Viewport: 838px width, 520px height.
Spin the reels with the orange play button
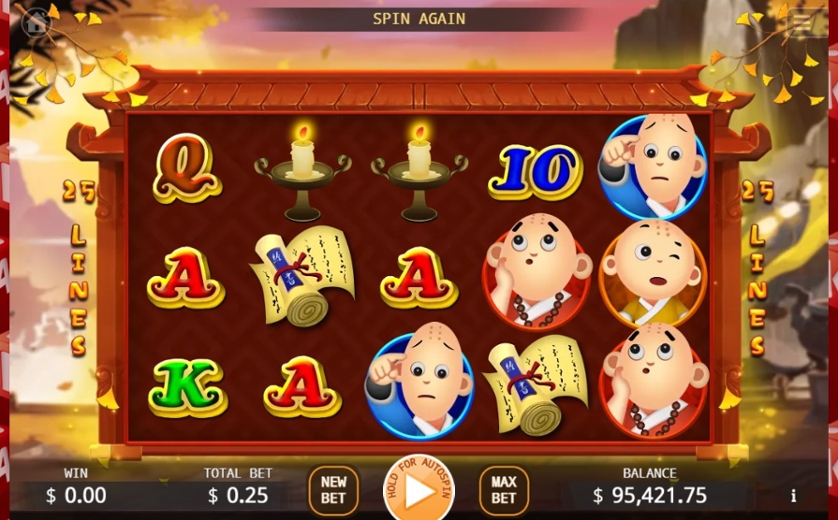(x=419, y=492)
